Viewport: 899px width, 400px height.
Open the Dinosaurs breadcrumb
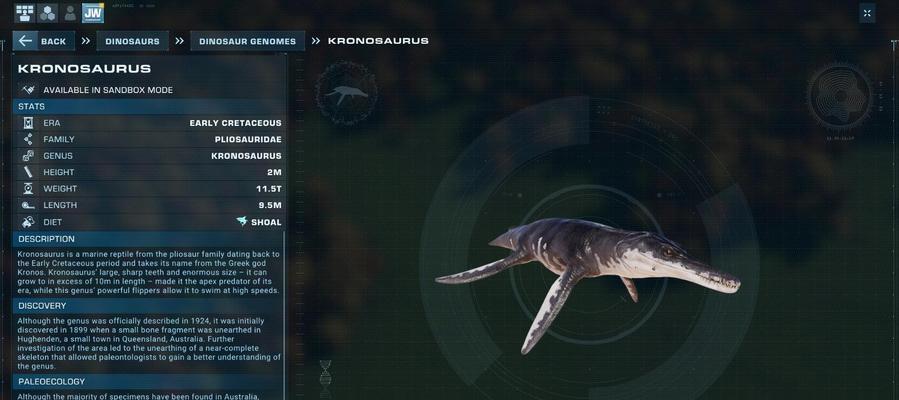tap(132, 41)
